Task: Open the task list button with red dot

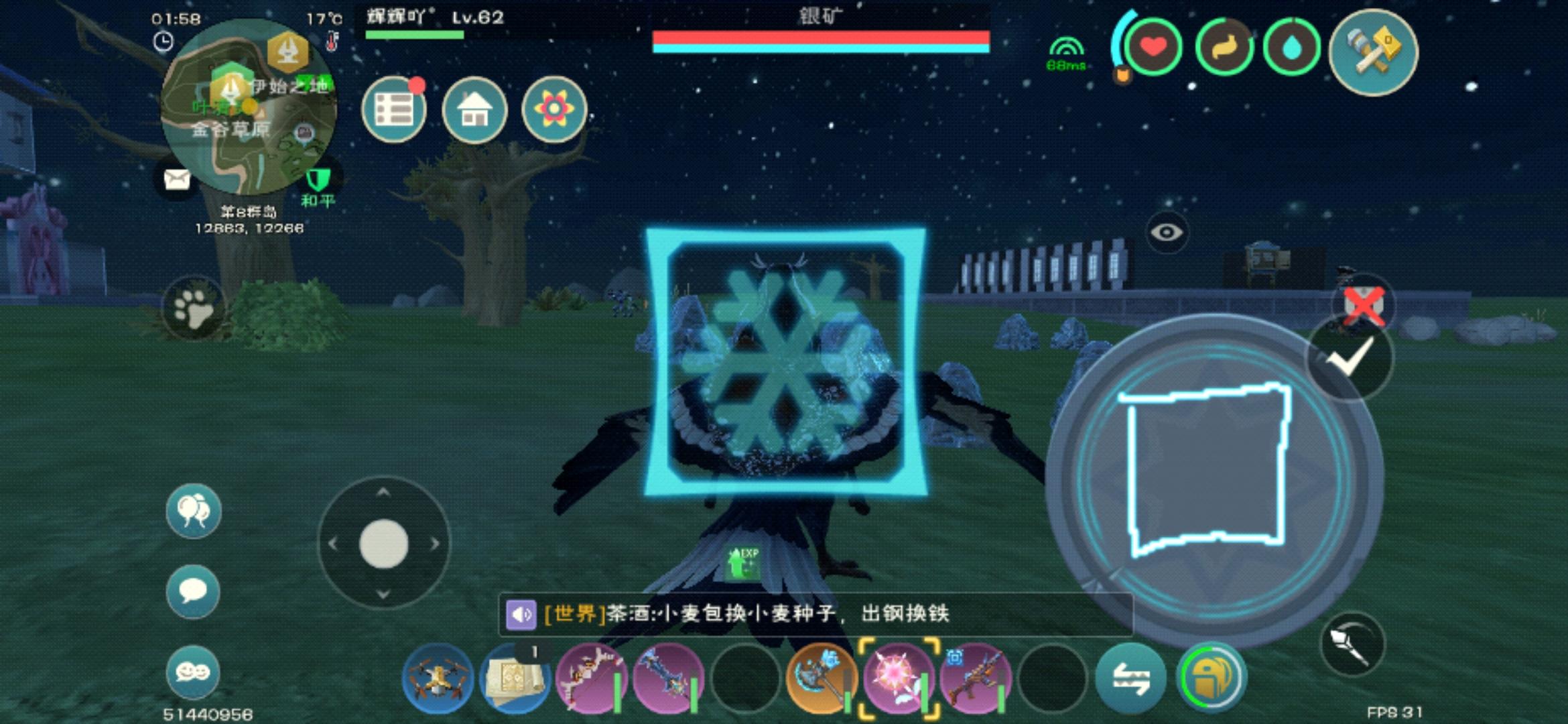Action: point(394,110)
